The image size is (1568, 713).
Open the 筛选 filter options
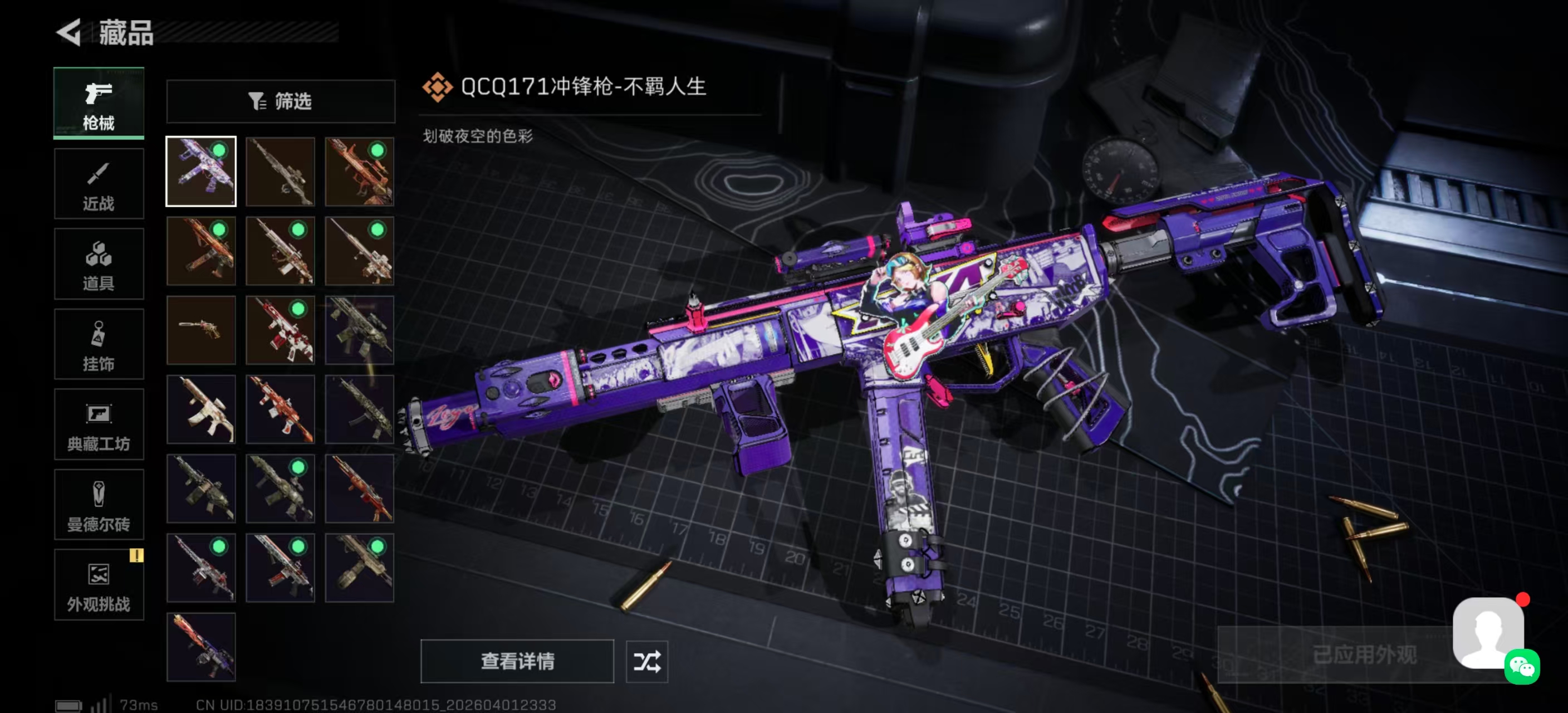point(281,101)
